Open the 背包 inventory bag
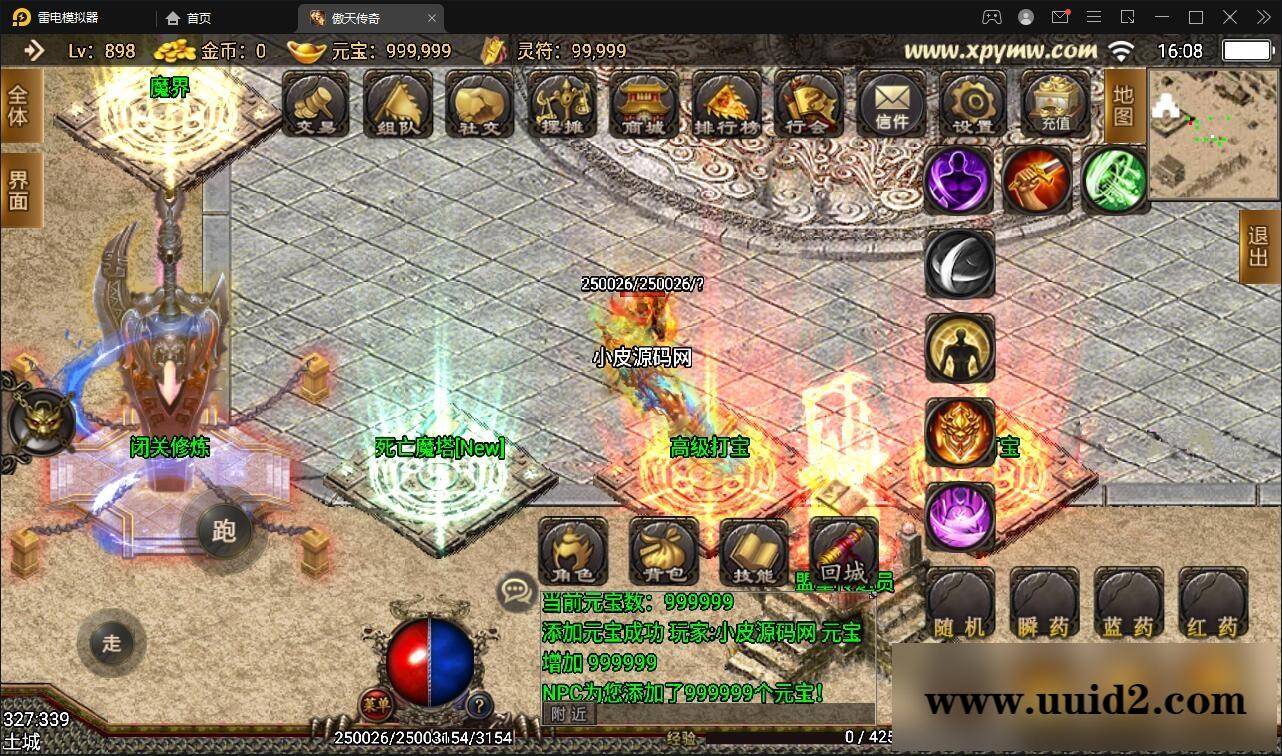This screenshot has height=756, width=1282. 662,553
